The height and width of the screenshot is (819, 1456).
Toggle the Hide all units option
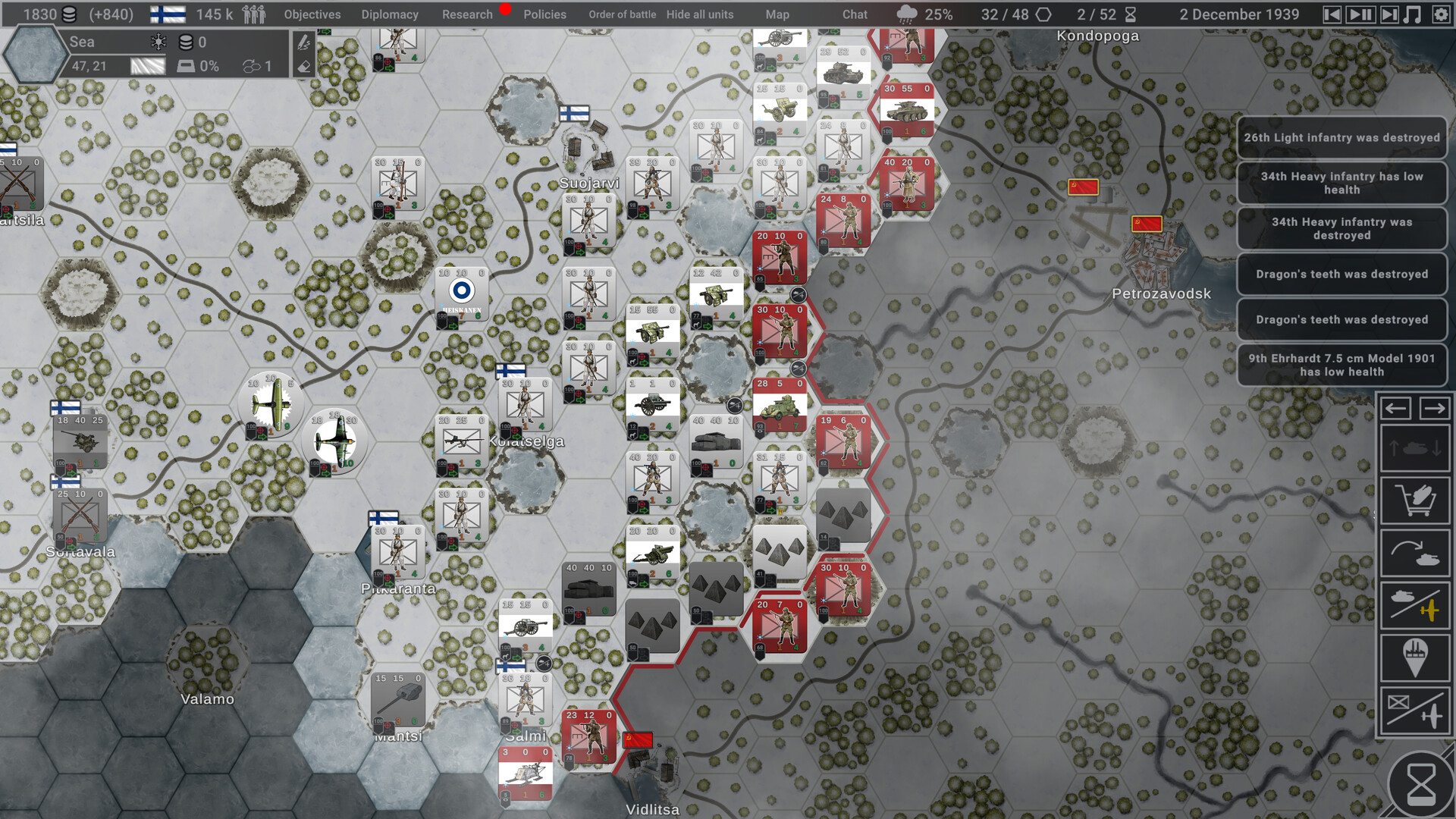click(x=700, y=14)
